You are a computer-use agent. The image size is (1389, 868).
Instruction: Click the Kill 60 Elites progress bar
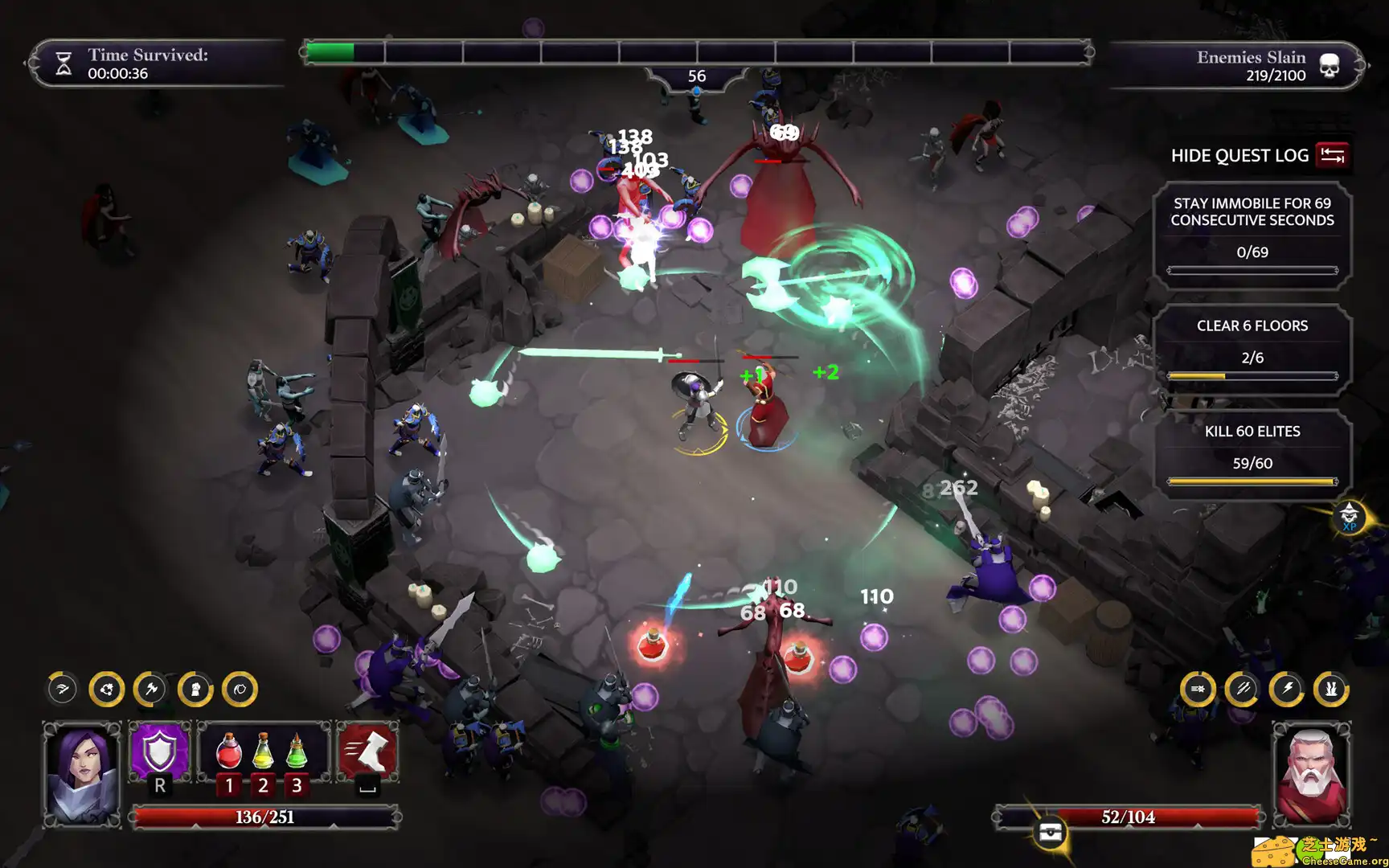pyautogui.click(x=1253, y=480)
